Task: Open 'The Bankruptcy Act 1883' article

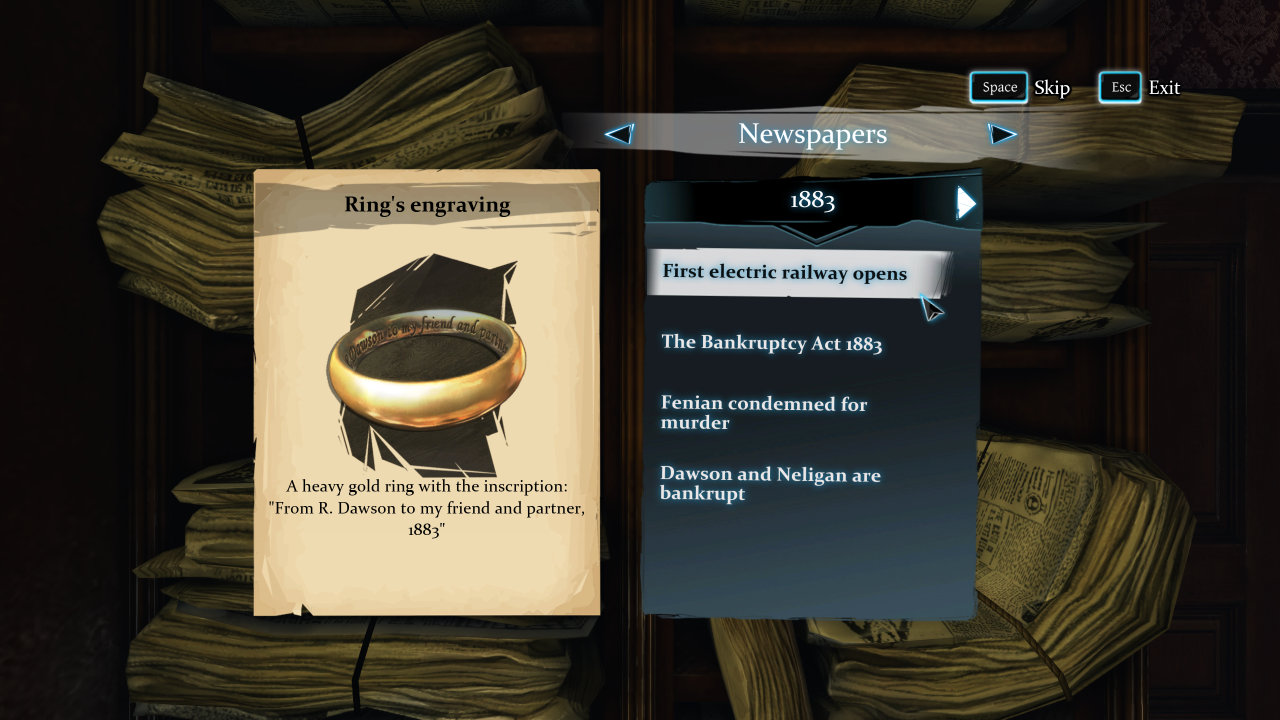Action: click(x=771, y=343)
